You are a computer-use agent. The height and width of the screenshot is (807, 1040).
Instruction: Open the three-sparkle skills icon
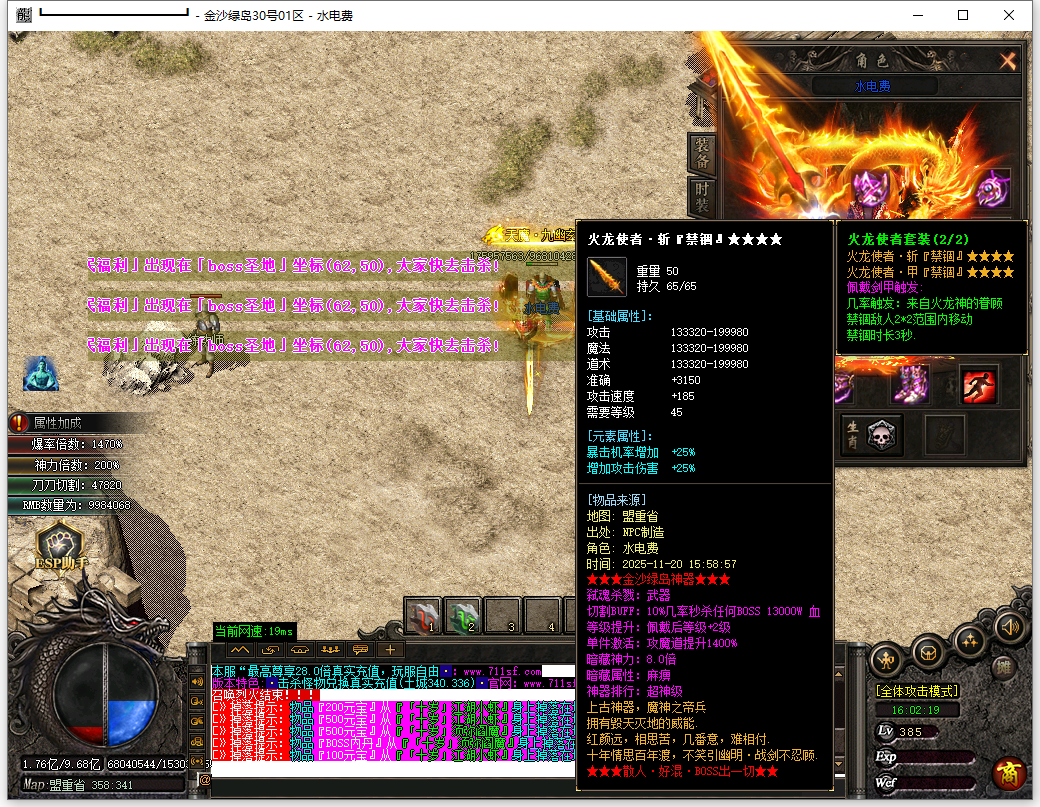[969, 640]
